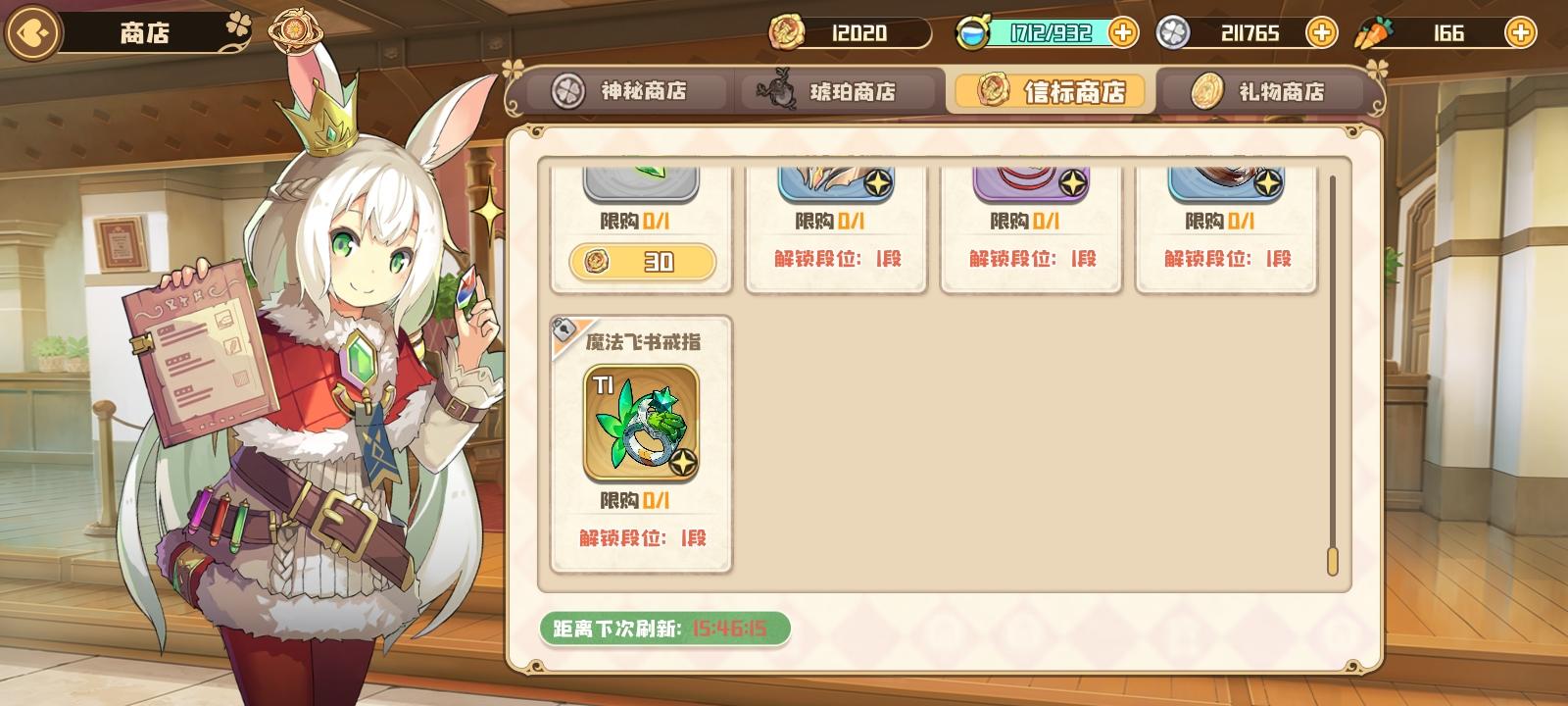Click the back arrow to leave the shop
Screen dimensions: 1568x706
32,32
